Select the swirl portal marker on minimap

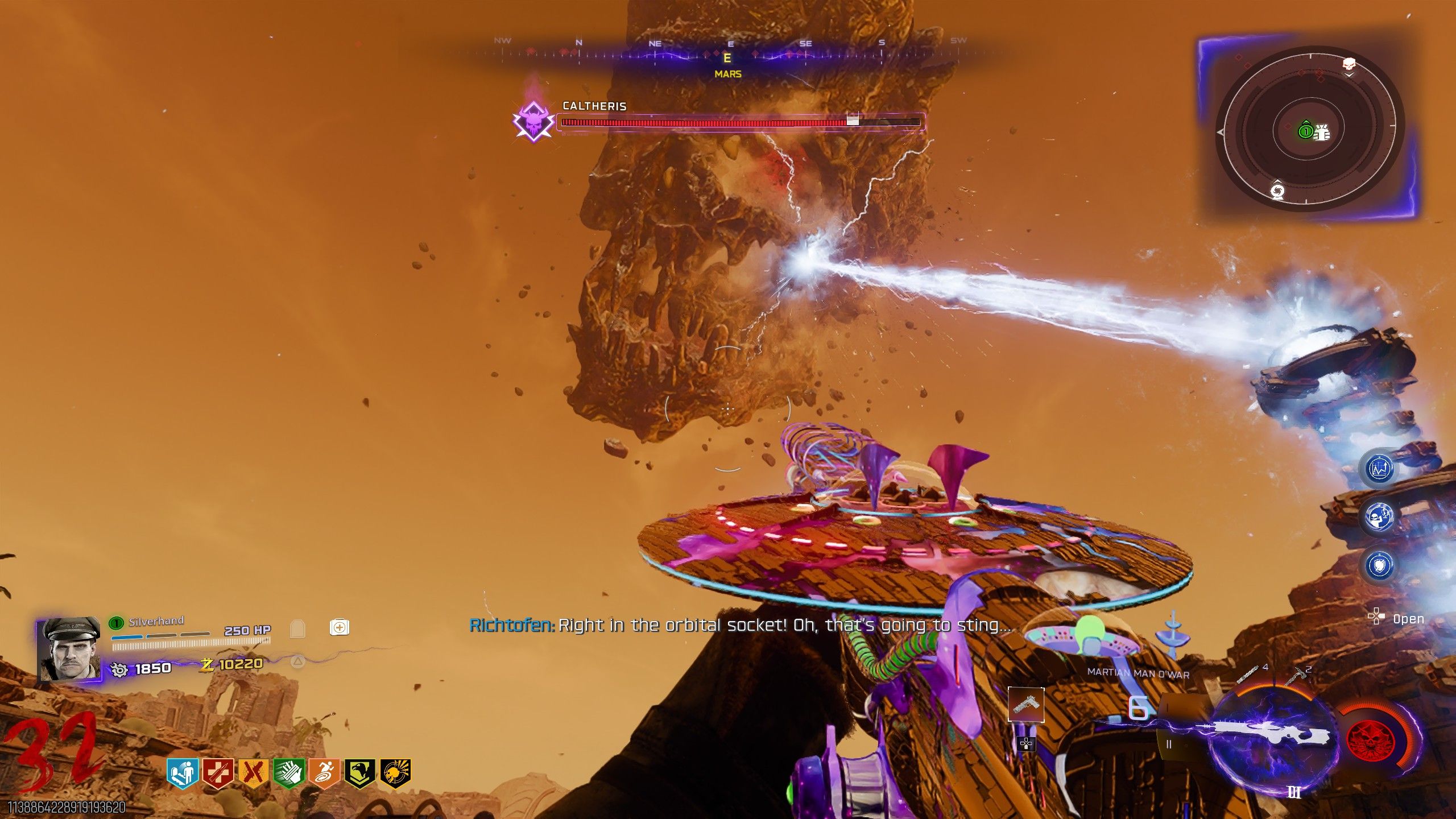(1277, 191)
